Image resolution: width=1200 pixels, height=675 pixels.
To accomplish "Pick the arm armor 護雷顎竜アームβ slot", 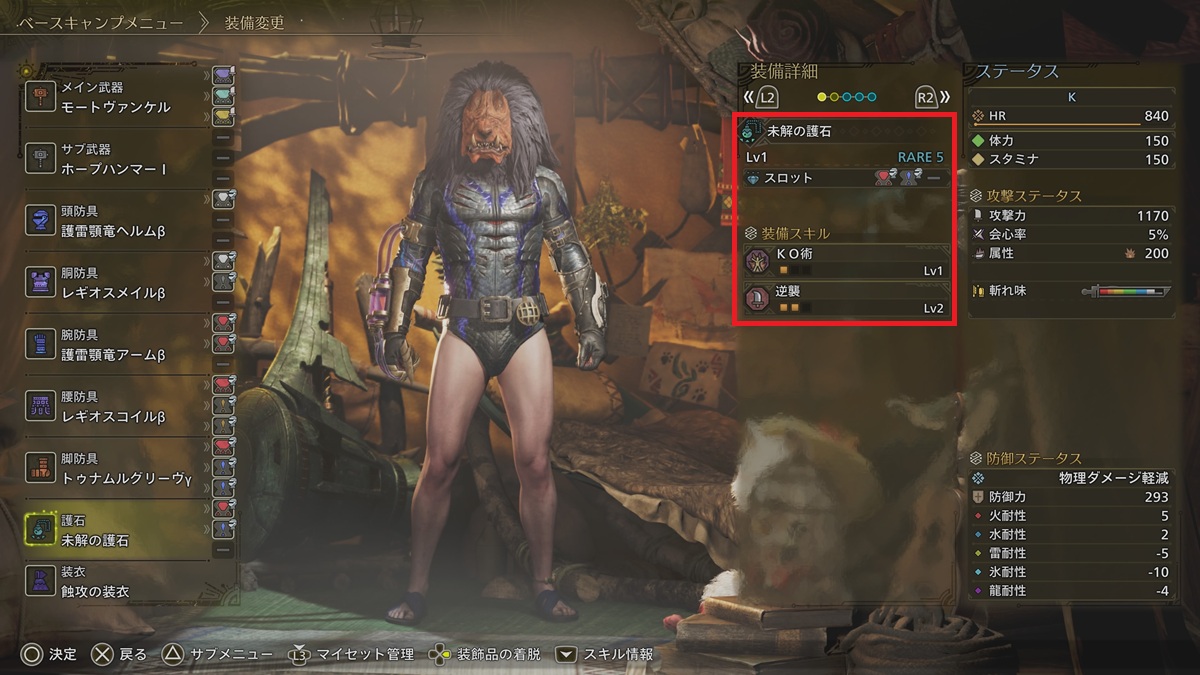I will coord(115,344).
